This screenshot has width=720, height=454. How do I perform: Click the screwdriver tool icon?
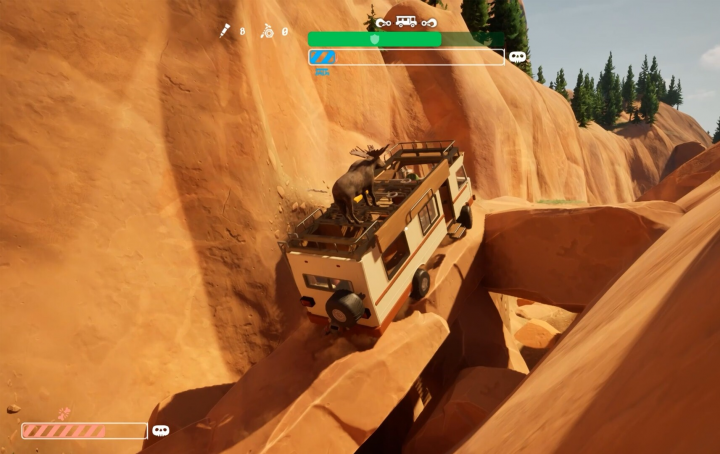[x=226, y=31]
